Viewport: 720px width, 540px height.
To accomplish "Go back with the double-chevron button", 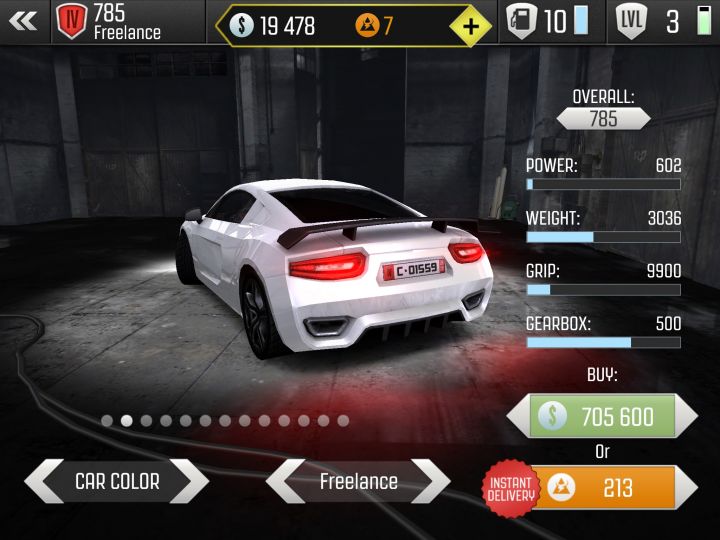I will point(23,21).
